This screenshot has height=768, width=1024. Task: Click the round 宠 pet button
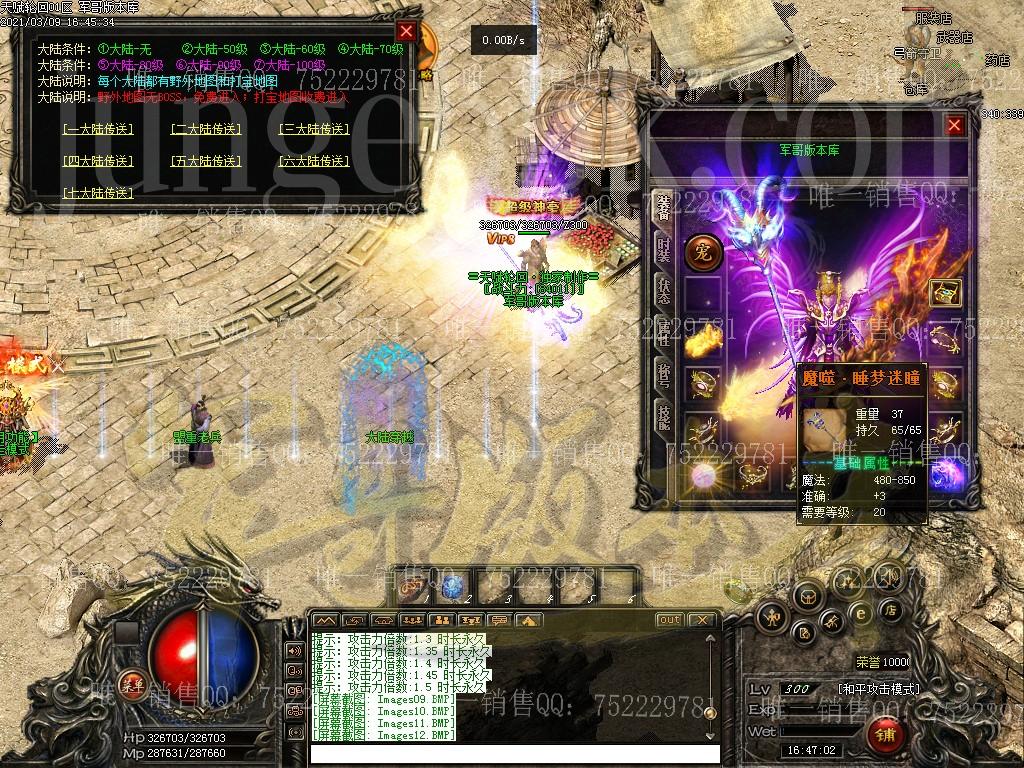coord(703,252)
